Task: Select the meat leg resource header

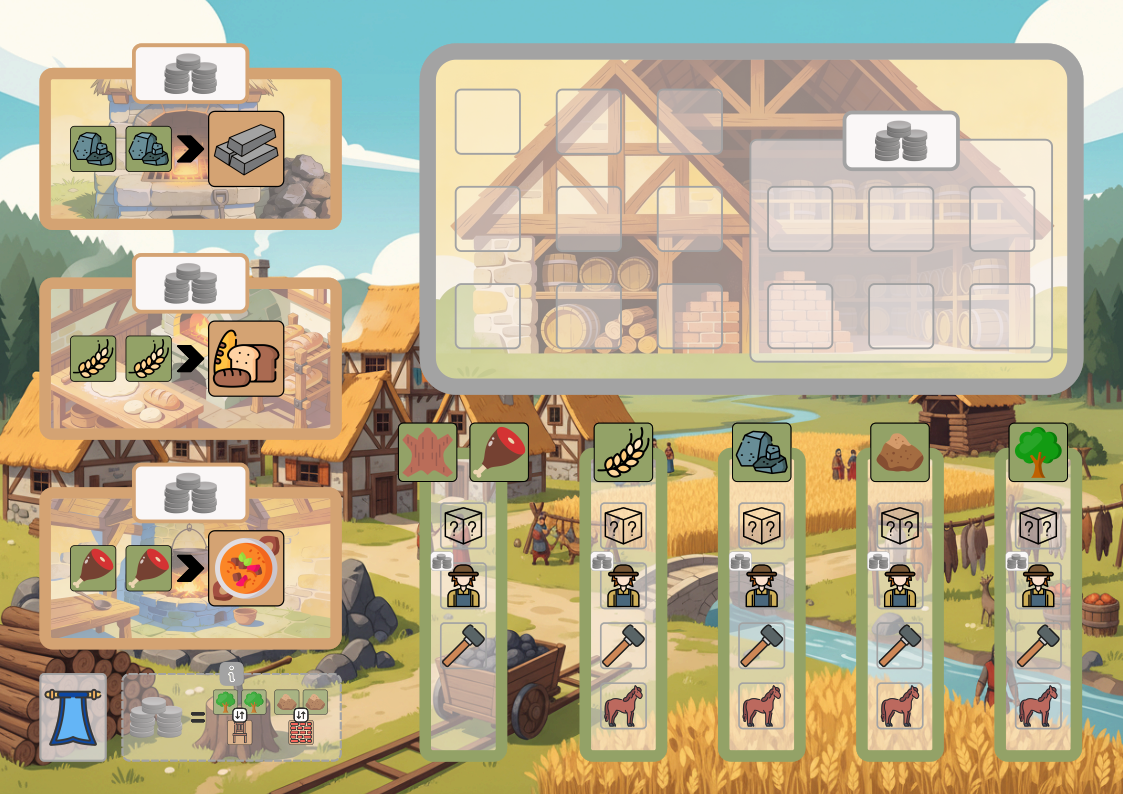Action: click(499, 452)
